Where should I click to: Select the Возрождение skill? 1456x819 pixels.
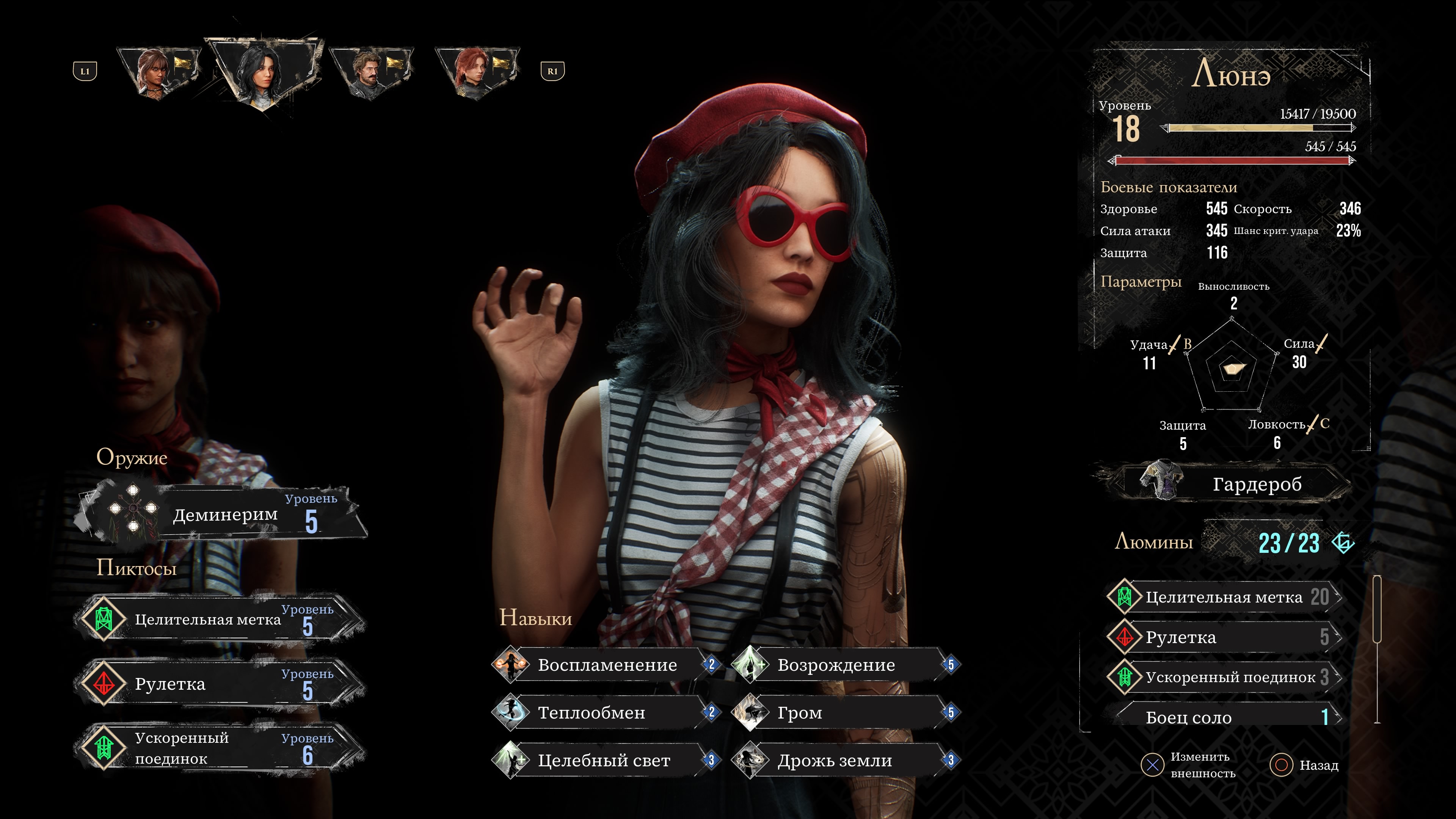pos(846,665)
